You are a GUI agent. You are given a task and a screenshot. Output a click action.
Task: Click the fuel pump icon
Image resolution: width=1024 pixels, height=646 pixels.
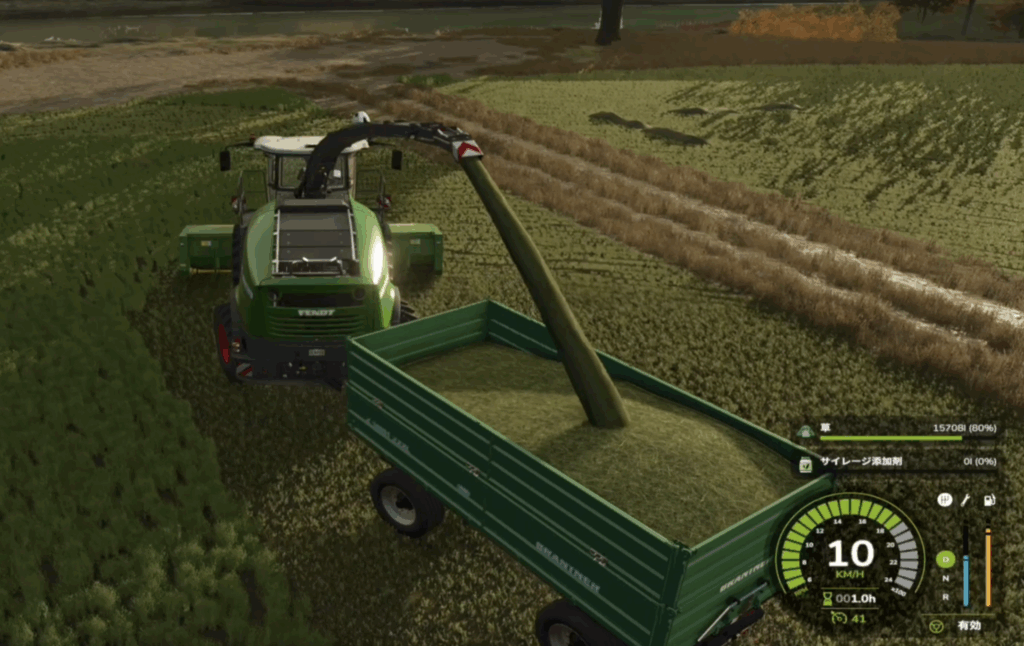click(988, 499)
